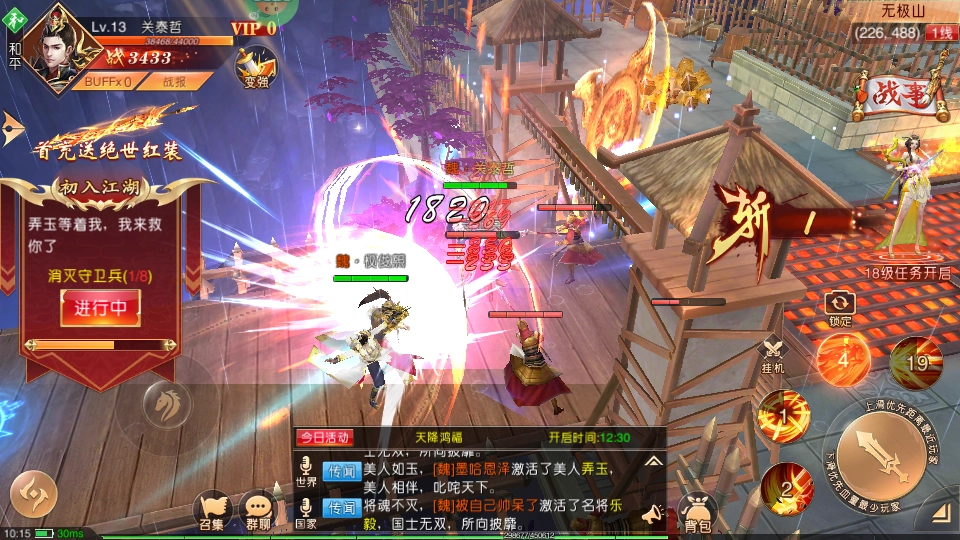The image size is (960, 540).
Task: Tap the 变强 power-up icon
Action: point(256,66)
